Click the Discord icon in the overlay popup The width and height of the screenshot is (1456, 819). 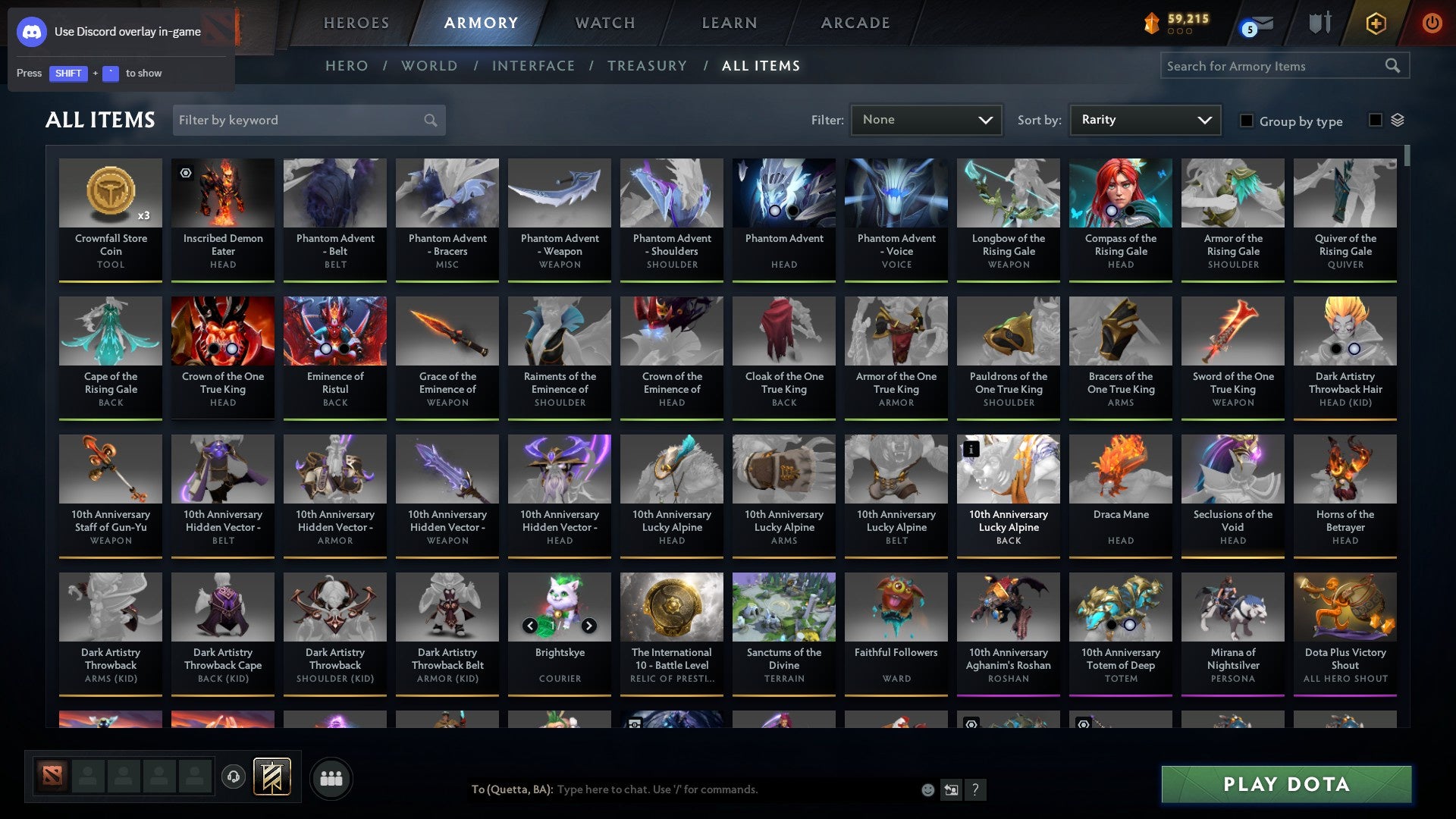(x=32, y=32)
